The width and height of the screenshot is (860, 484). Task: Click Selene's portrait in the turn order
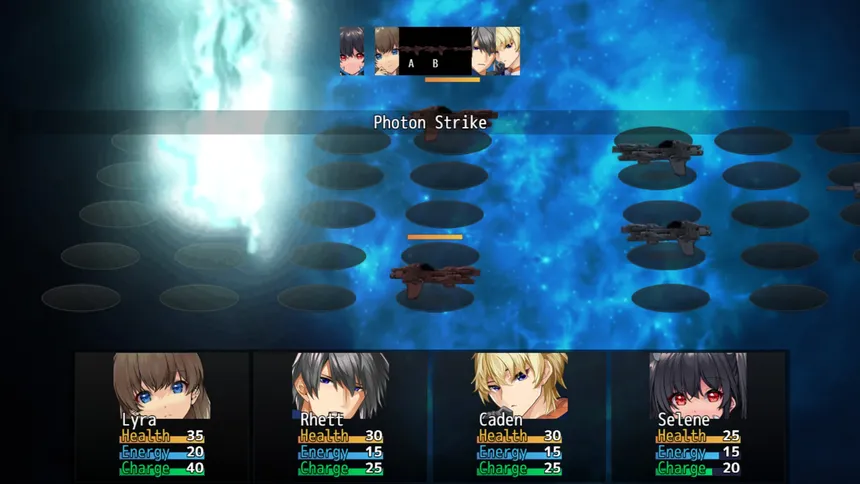pos(351,51)
